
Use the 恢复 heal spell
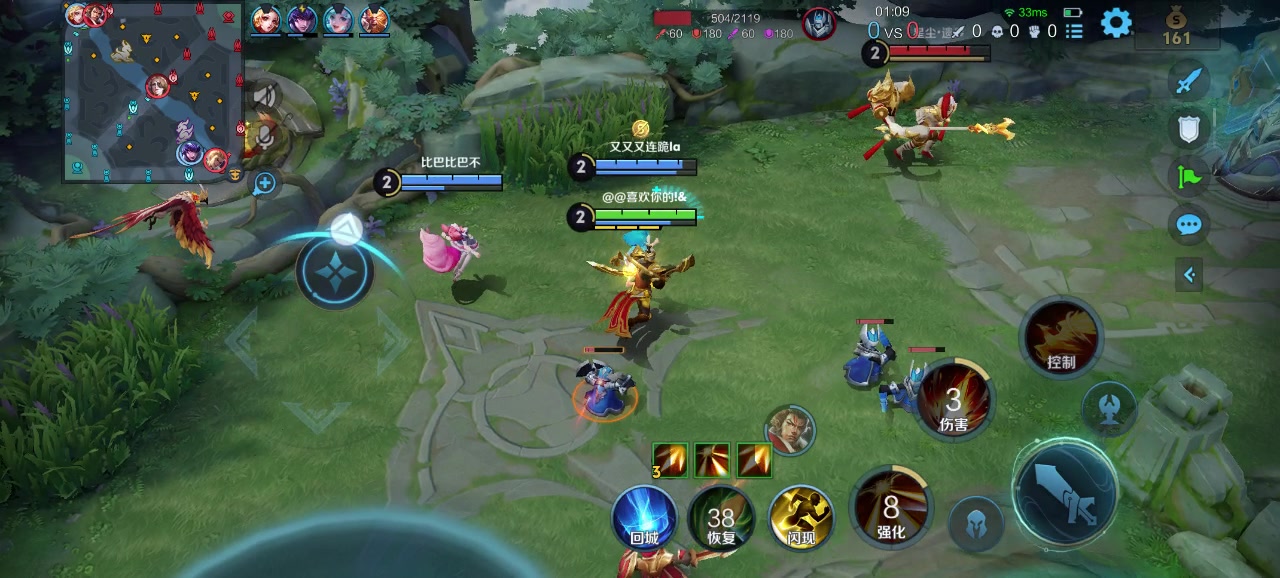[721, 518]
